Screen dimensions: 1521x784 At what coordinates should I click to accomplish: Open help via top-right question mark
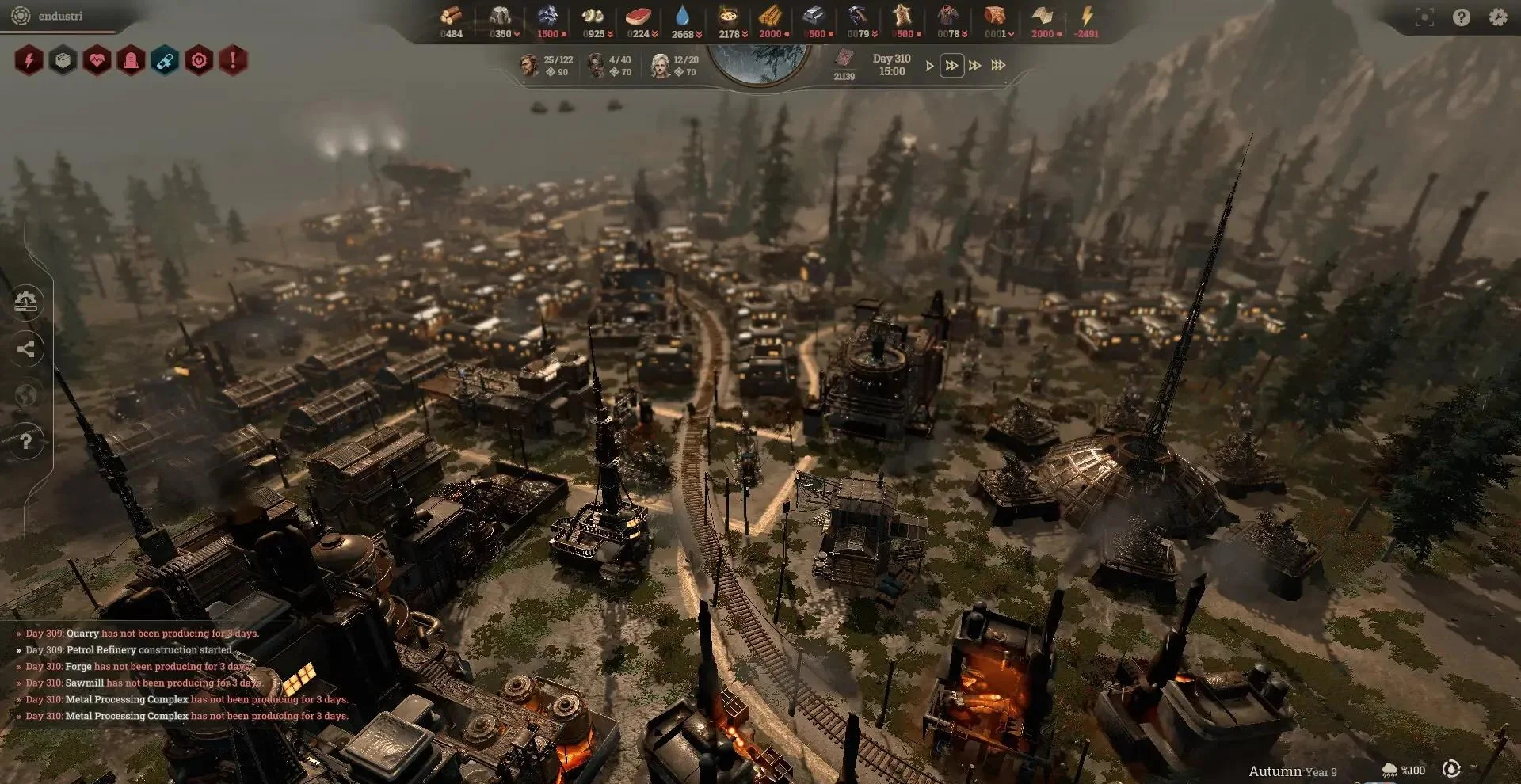[x=1462, y=17]
